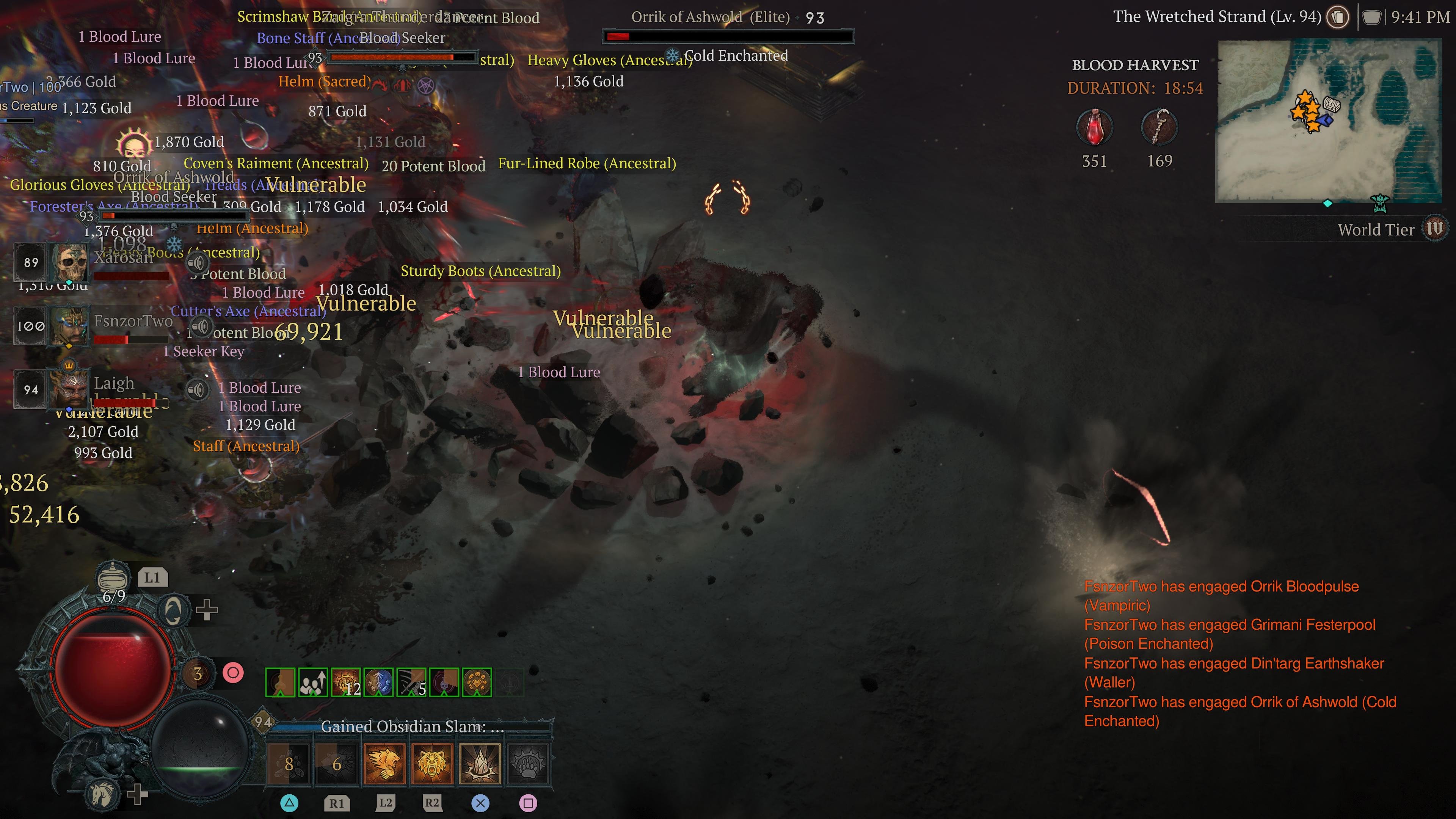Select Xarosan's party portrait
The width and height of the screenshot is (1456, 819).
point(68,263)
